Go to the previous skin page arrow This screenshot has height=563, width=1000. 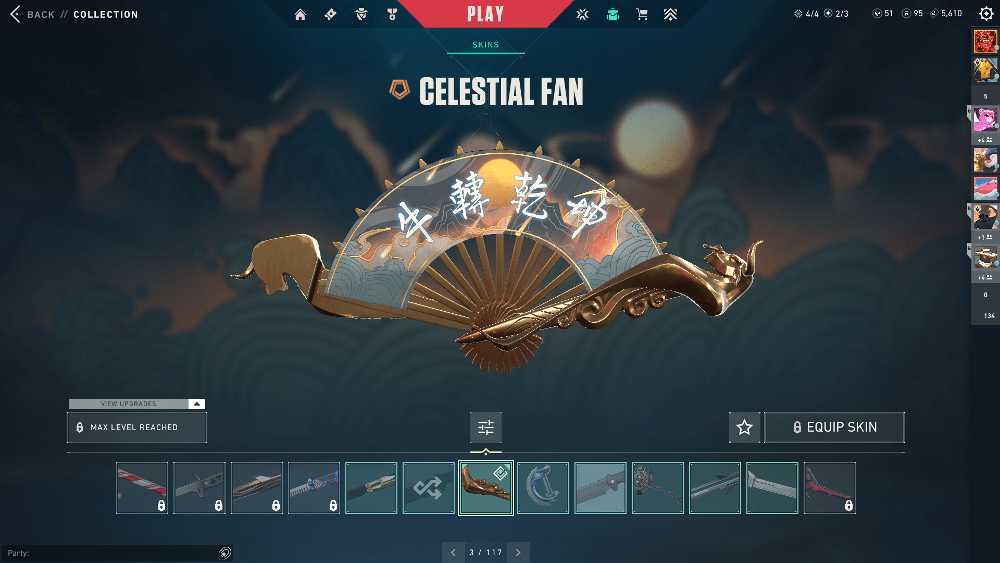453,552
